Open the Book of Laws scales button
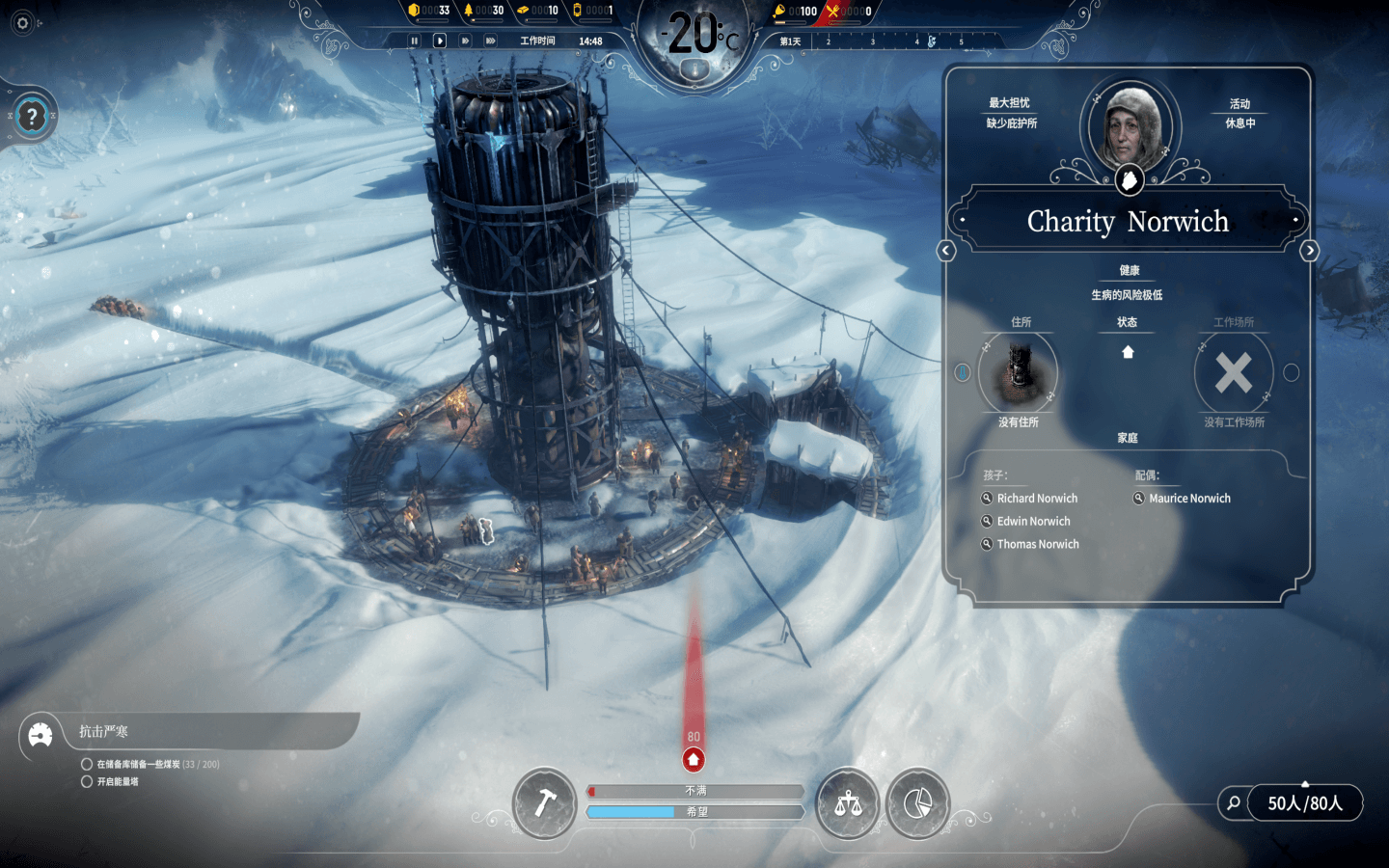 848,803
